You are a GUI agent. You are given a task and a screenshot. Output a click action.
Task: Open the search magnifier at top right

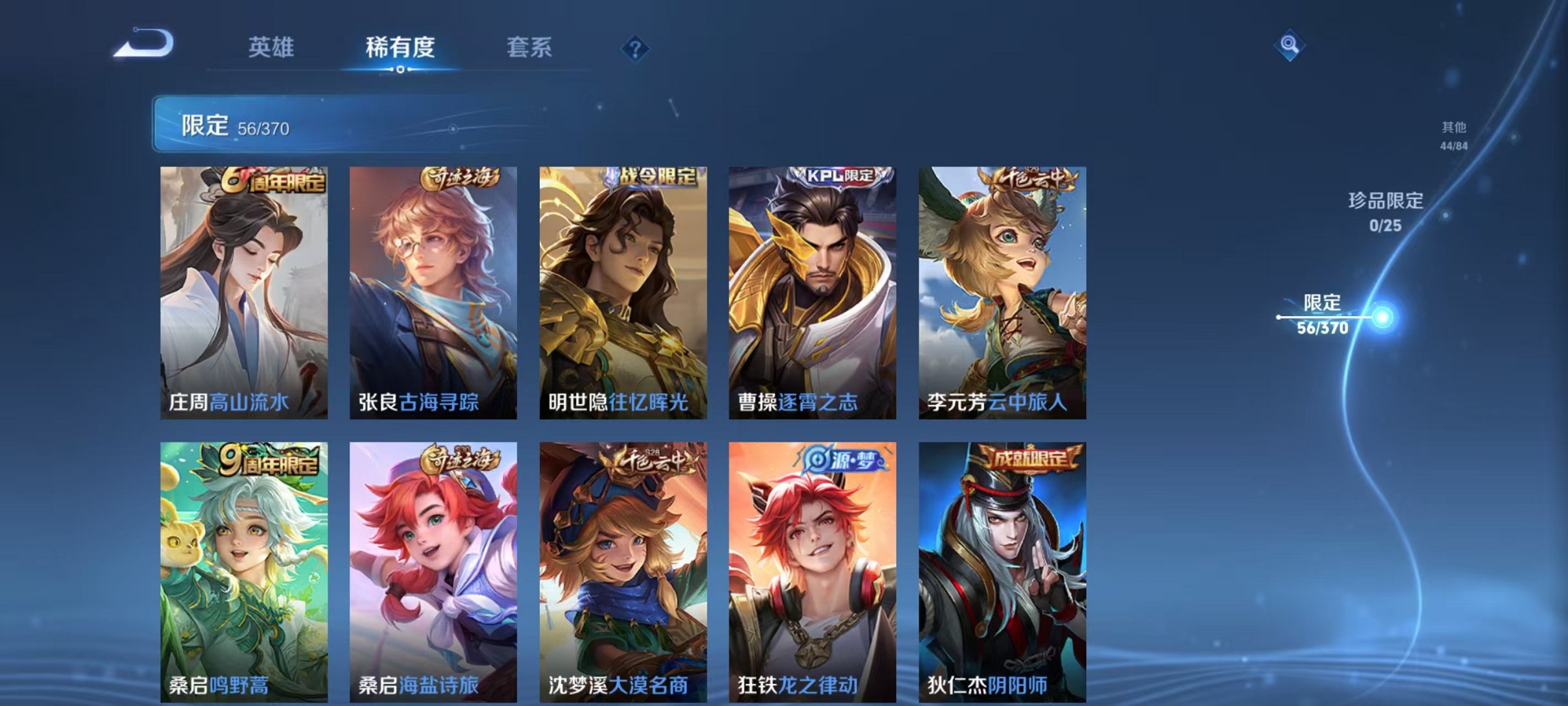[x=1291, y=45]
